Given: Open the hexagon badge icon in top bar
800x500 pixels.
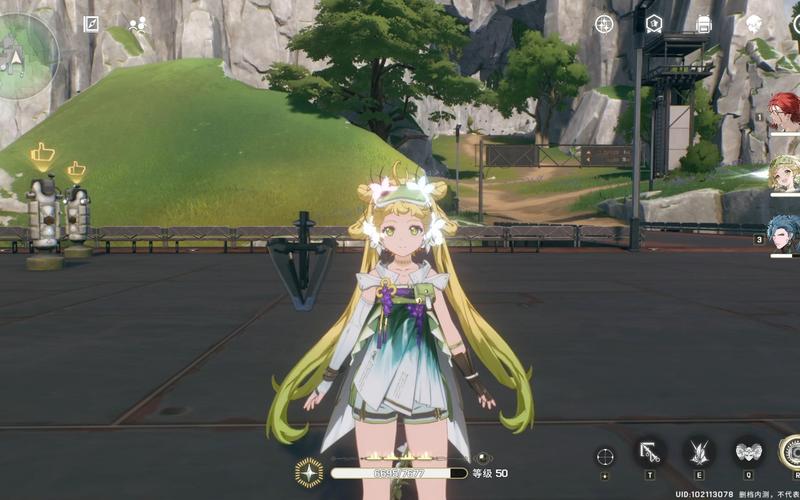Looking at the screenshot, I should point(654,24).
